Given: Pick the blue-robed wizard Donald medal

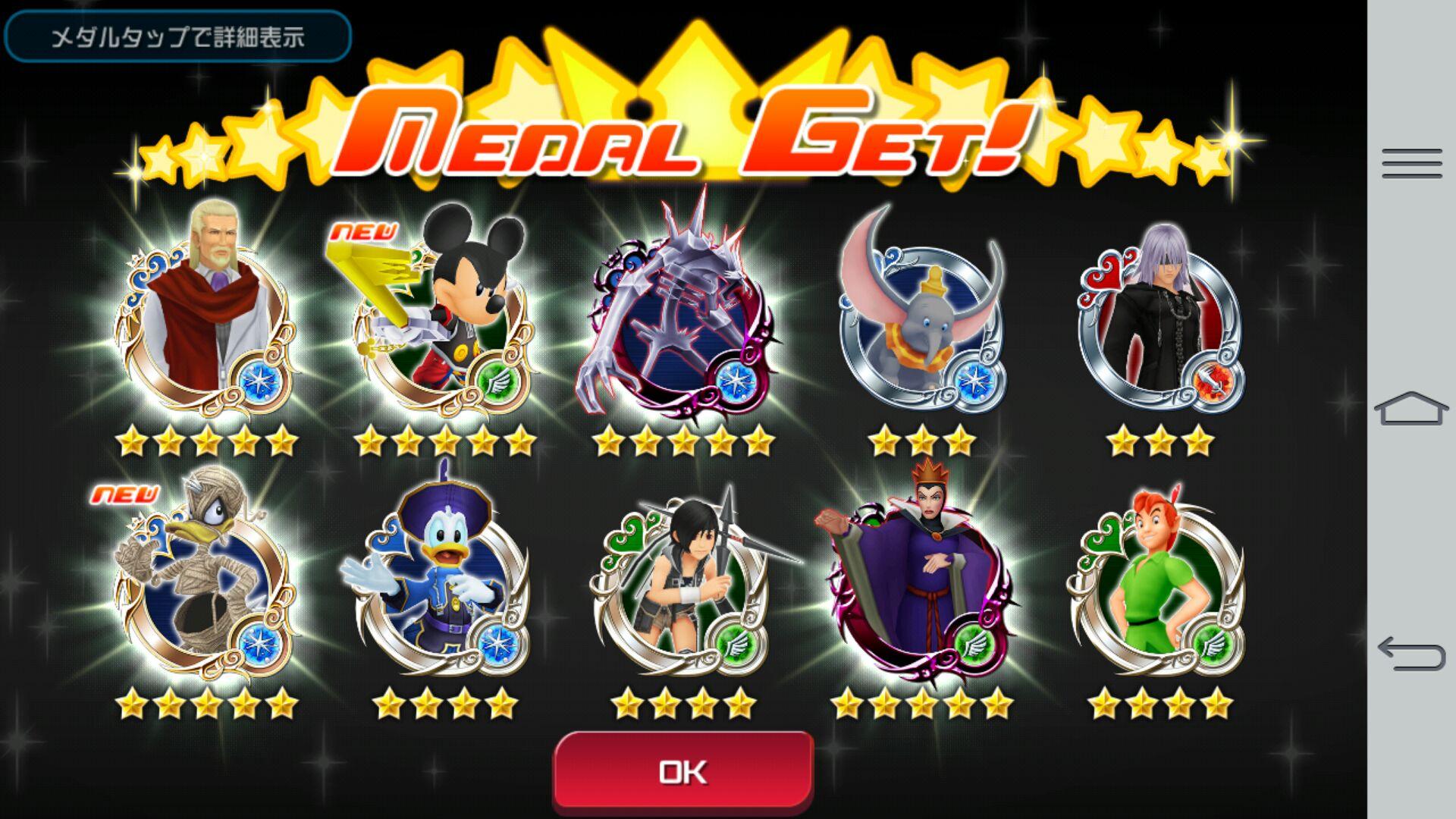Looking at the screenshot, I should (444, 584).
